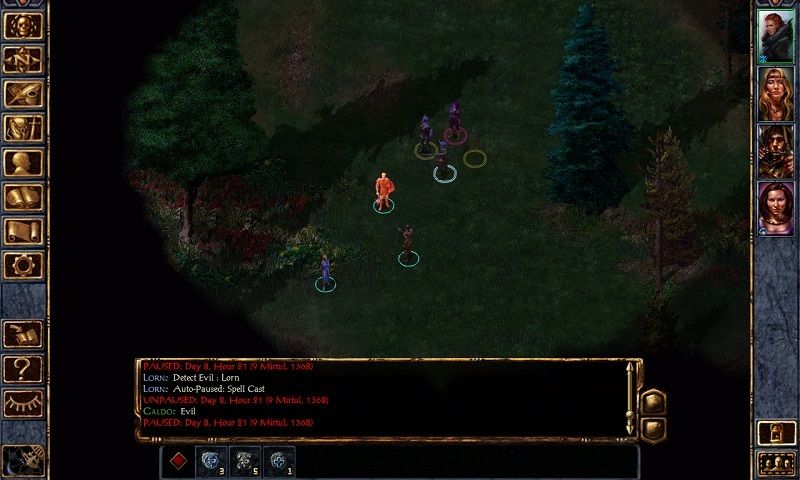800x480 pixels.
Task: Open the area map compass button
Action: pyautogui.click(x=23, y=59)
